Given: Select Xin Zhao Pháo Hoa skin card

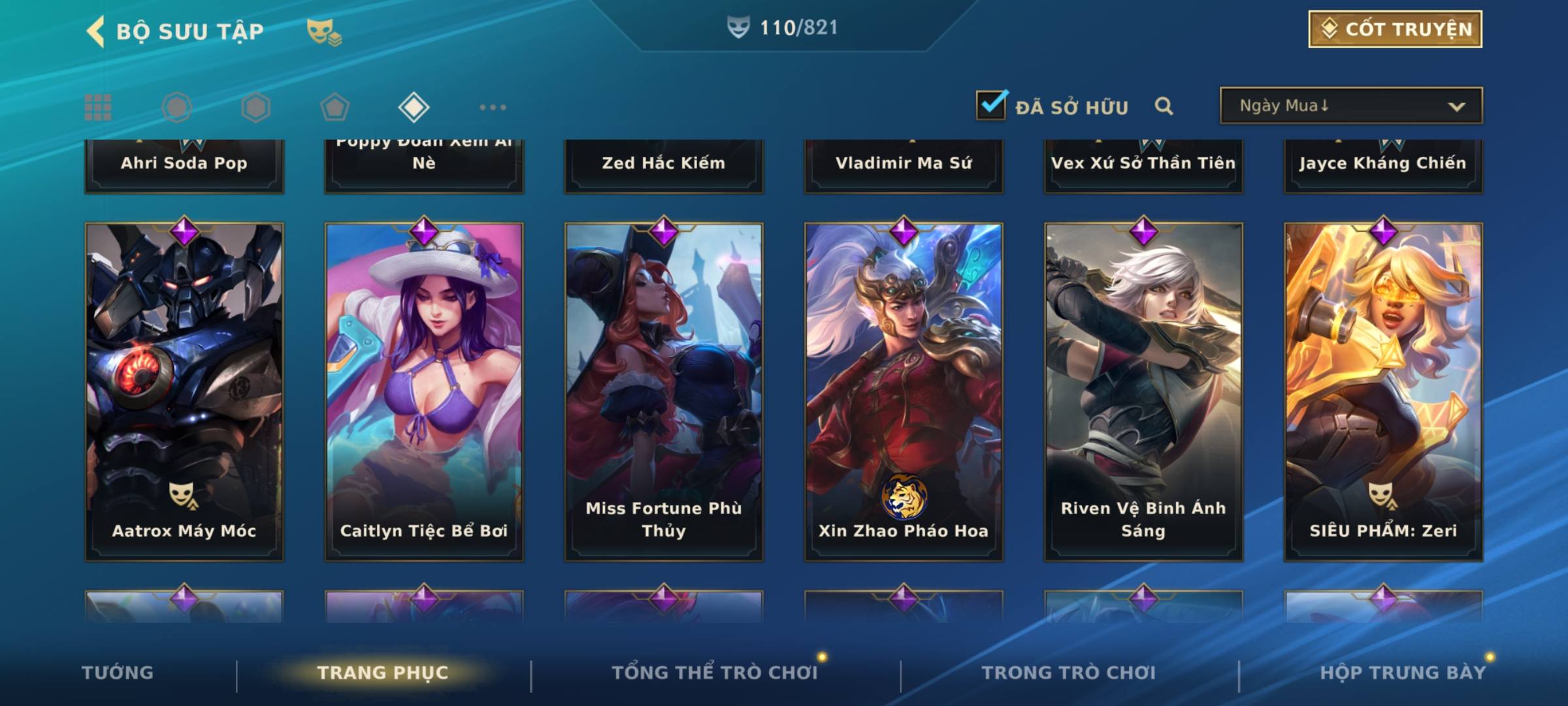Looking at the screenshot, I should tap(904, 391).
